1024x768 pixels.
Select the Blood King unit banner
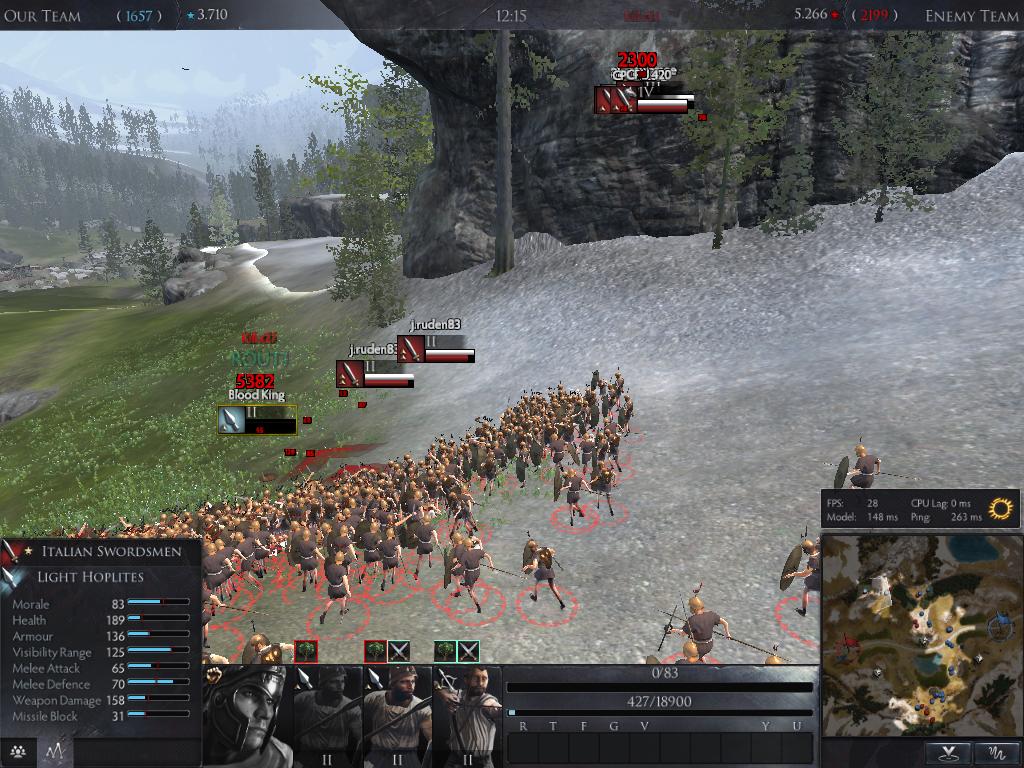(x=257, y=420)
